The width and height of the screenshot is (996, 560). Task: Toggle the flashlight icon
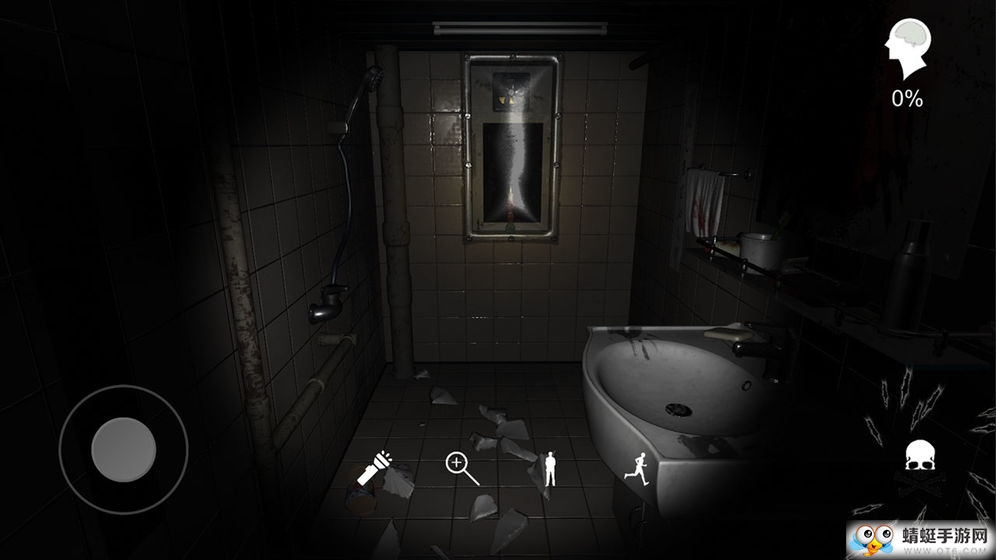[x=375, y=467]
